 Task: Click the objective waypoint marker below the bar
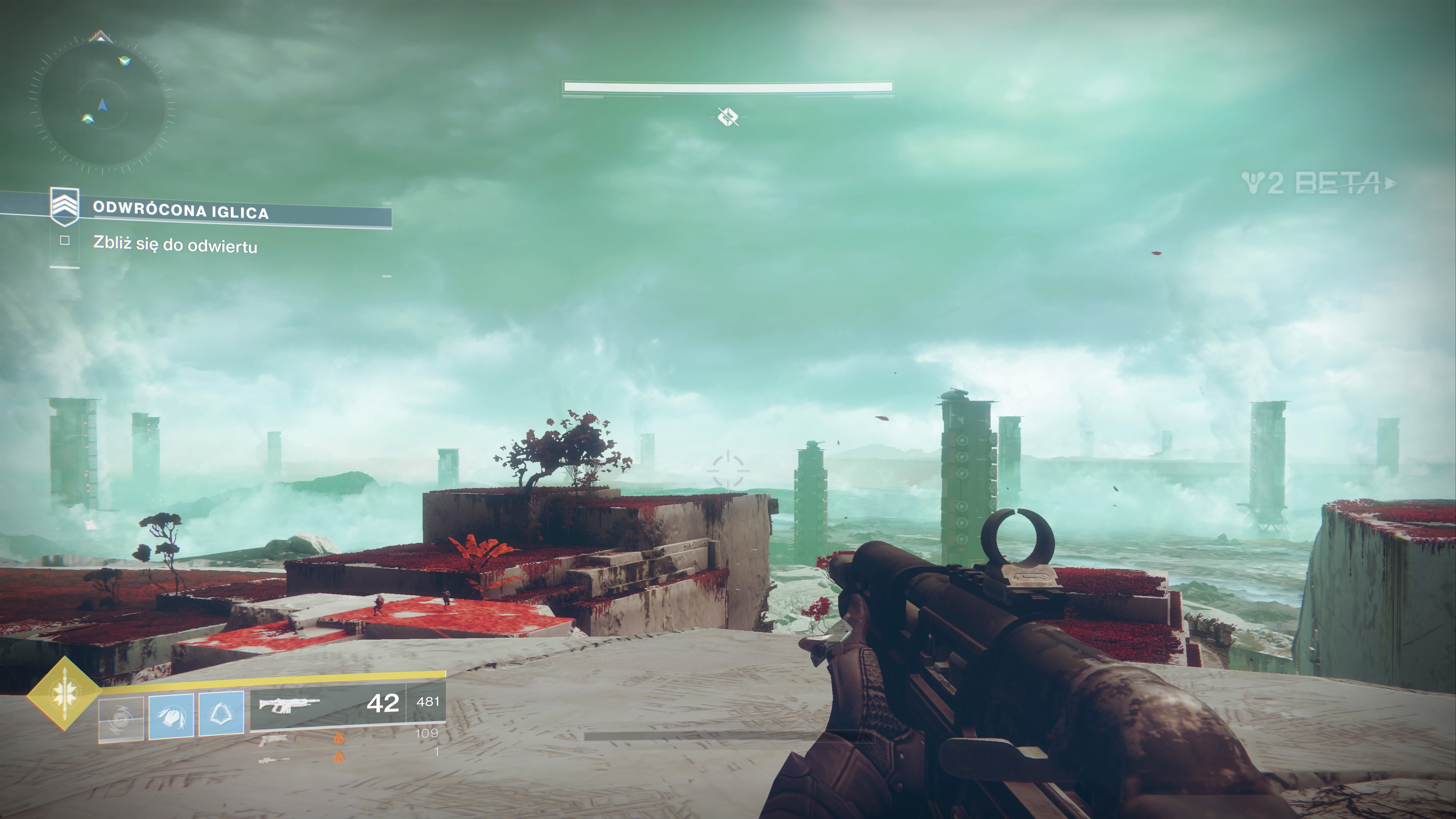(x=728, y=117)
